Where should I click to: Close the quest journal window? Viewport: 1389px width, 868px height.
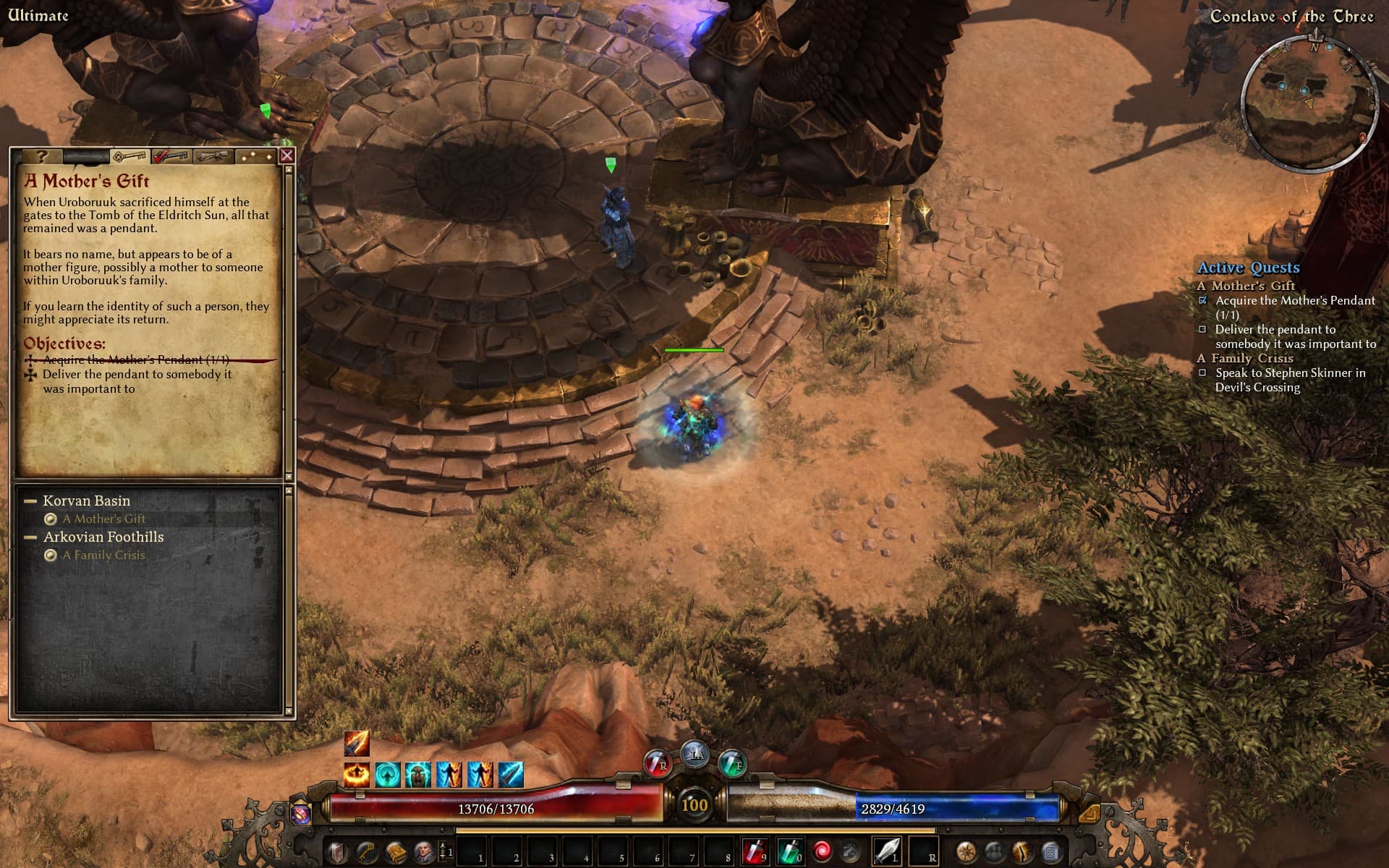287,155
